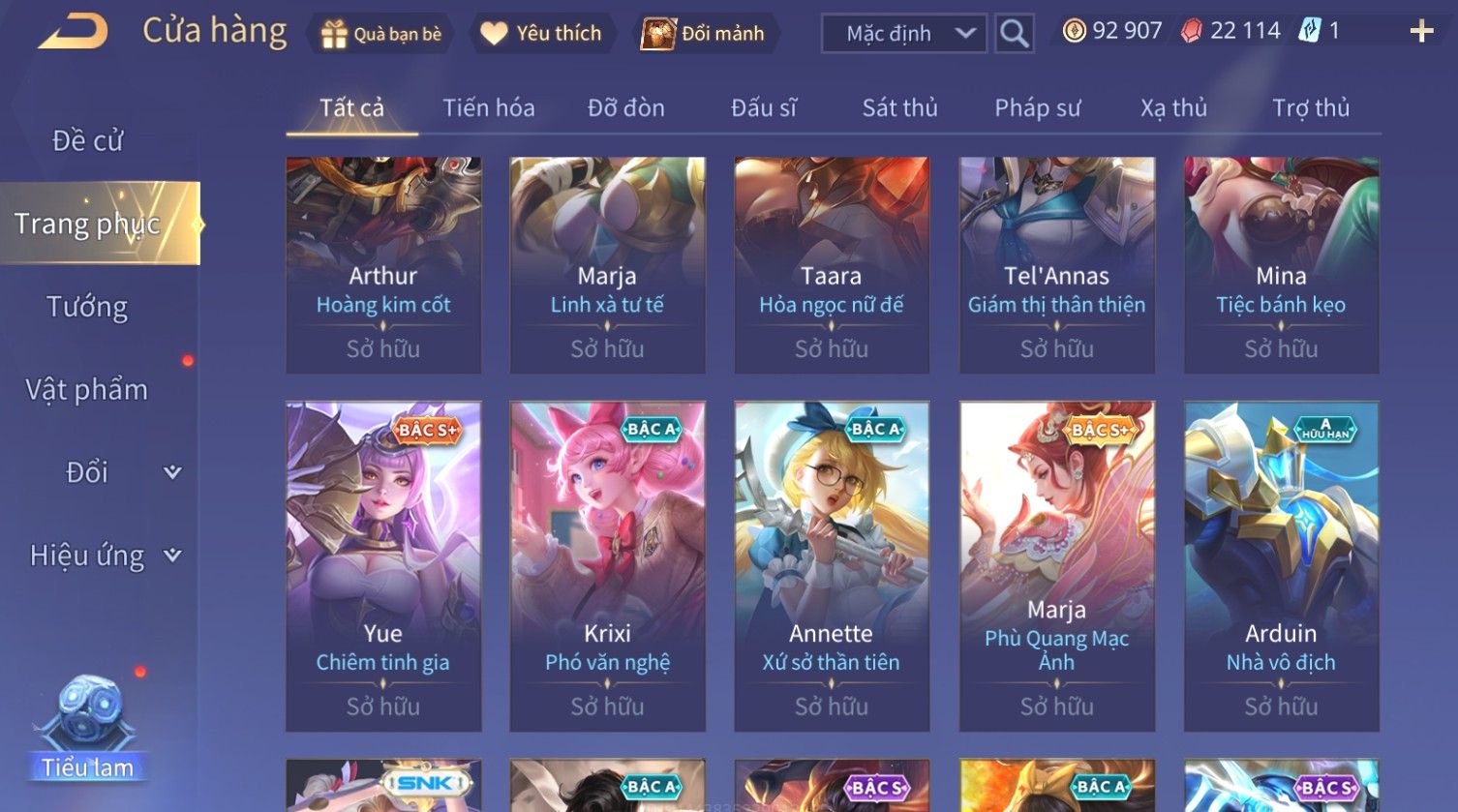Switch to the Đỡ đòn tab
1458x812 pixels.
tap(625, 107)
